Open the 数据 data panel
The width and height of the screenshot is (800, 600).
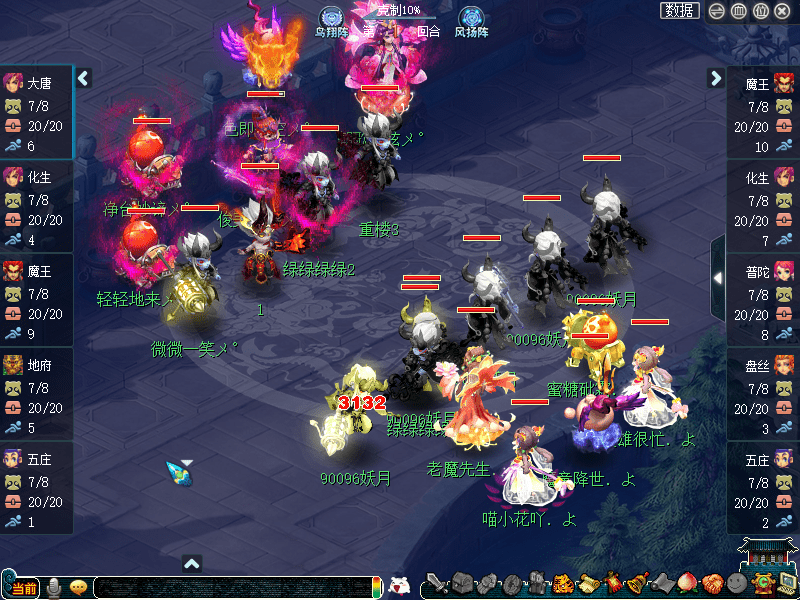click(x=680, y=11)
